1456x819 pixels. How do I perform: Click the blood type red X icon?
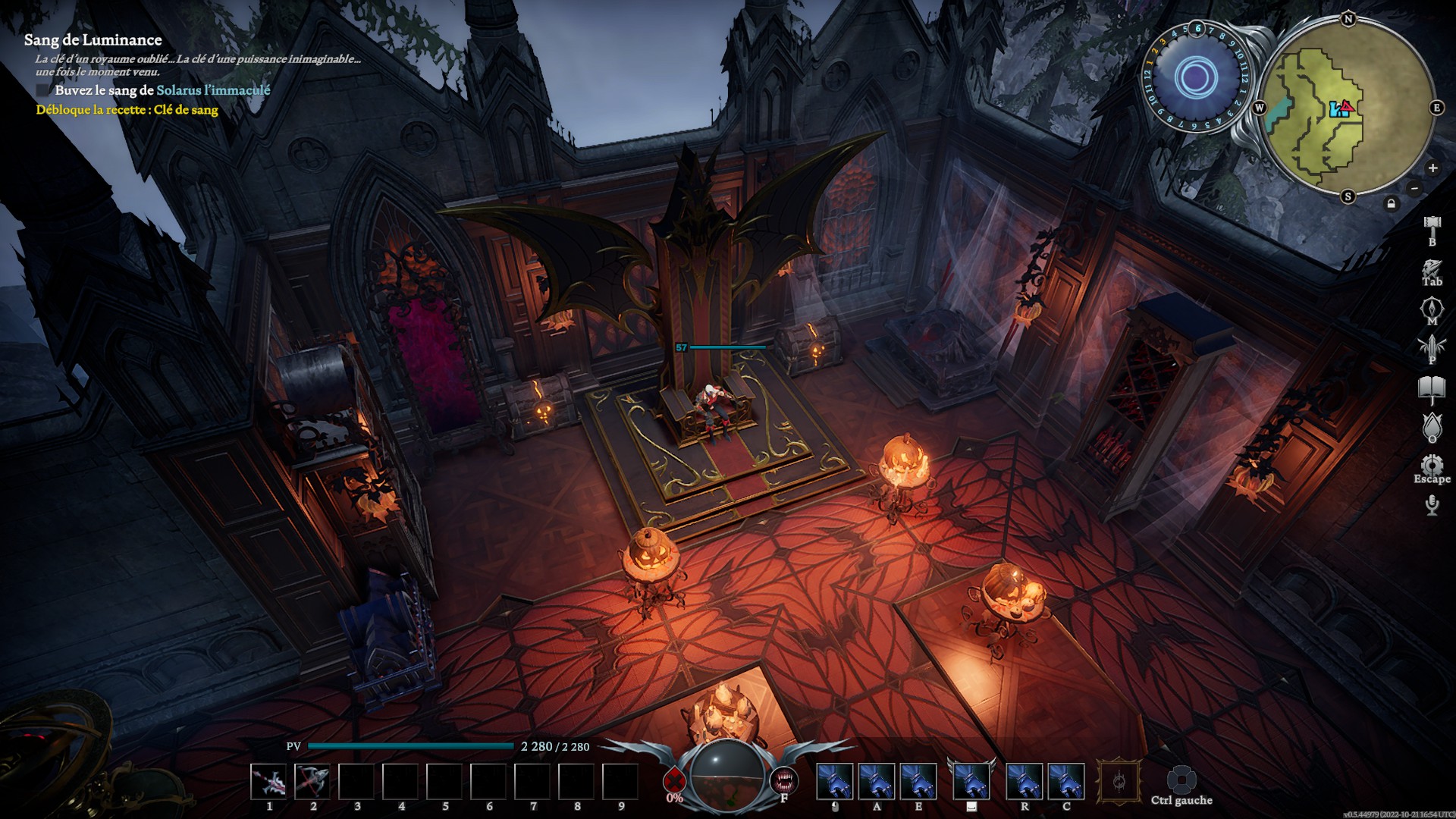673,780
